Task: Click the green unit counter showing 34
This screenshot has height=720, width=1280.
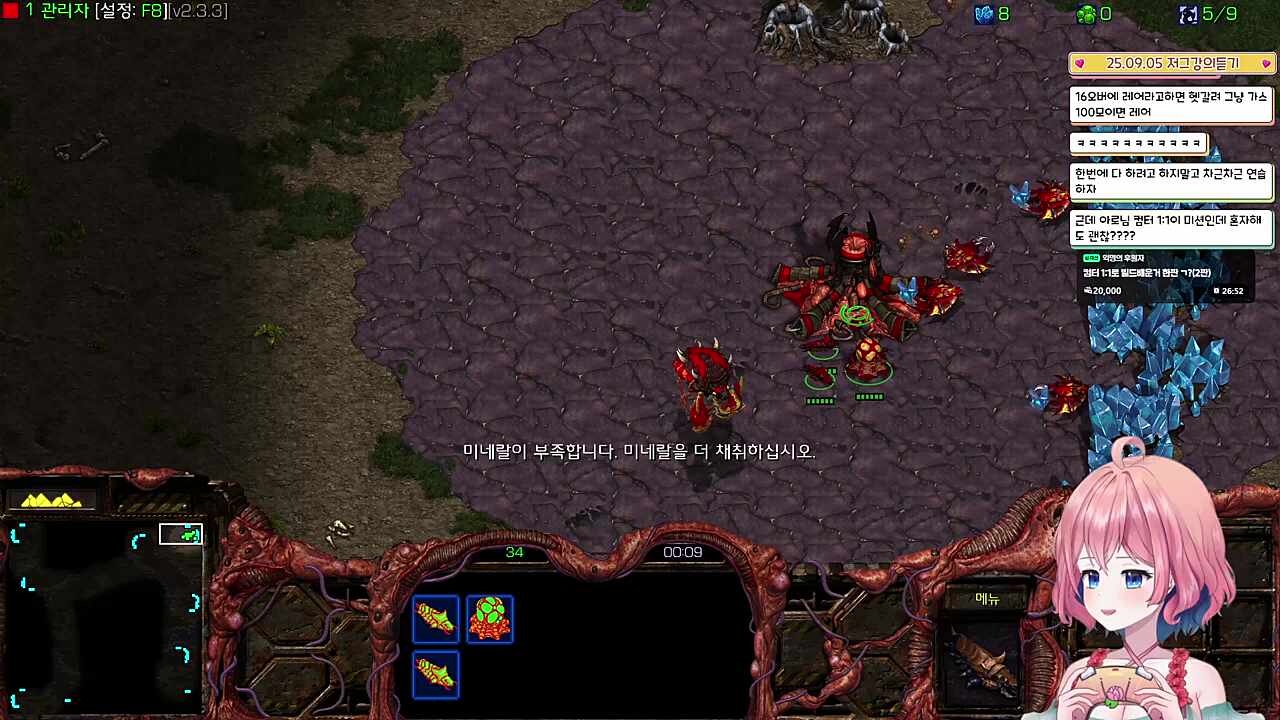Action: pyautogui.click(x=517, y=551)
